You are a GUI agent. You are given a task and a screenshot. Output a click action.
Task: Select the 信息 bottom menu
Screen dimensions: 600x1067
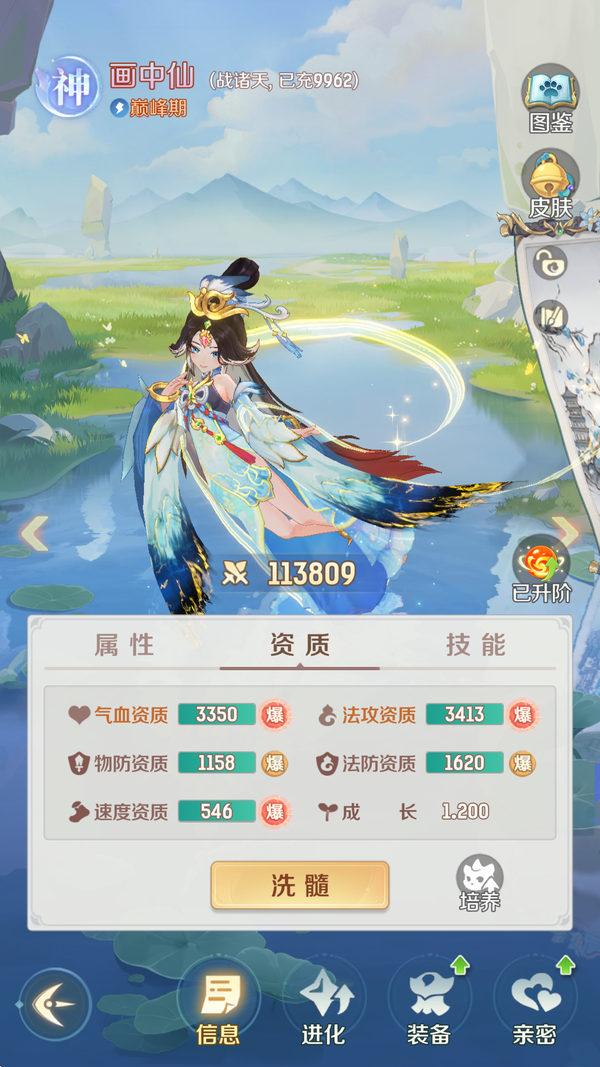(x=218, y=1005)
